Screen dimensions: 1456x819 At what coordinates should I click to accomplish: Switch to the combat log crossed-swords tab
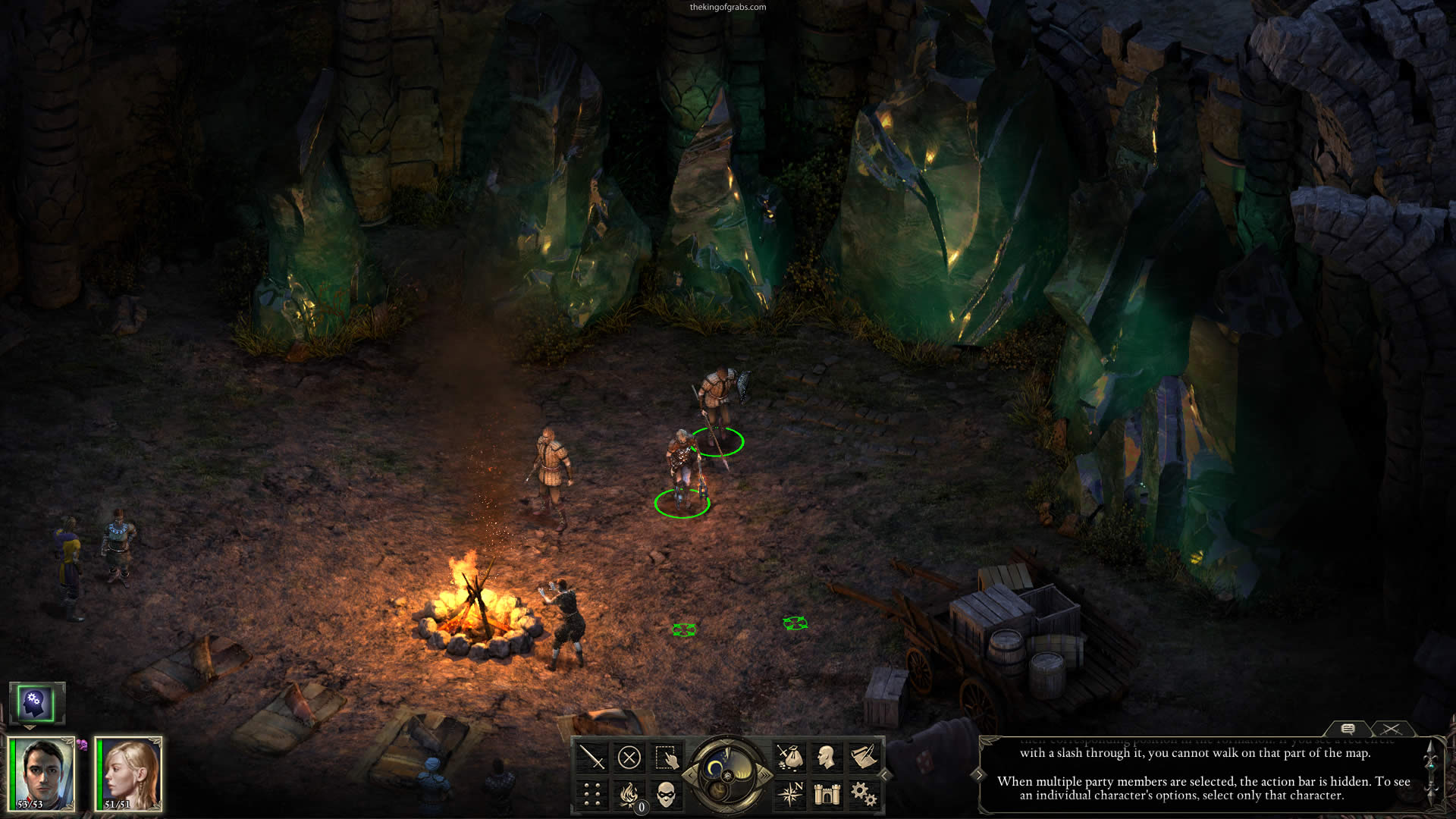1391,729
